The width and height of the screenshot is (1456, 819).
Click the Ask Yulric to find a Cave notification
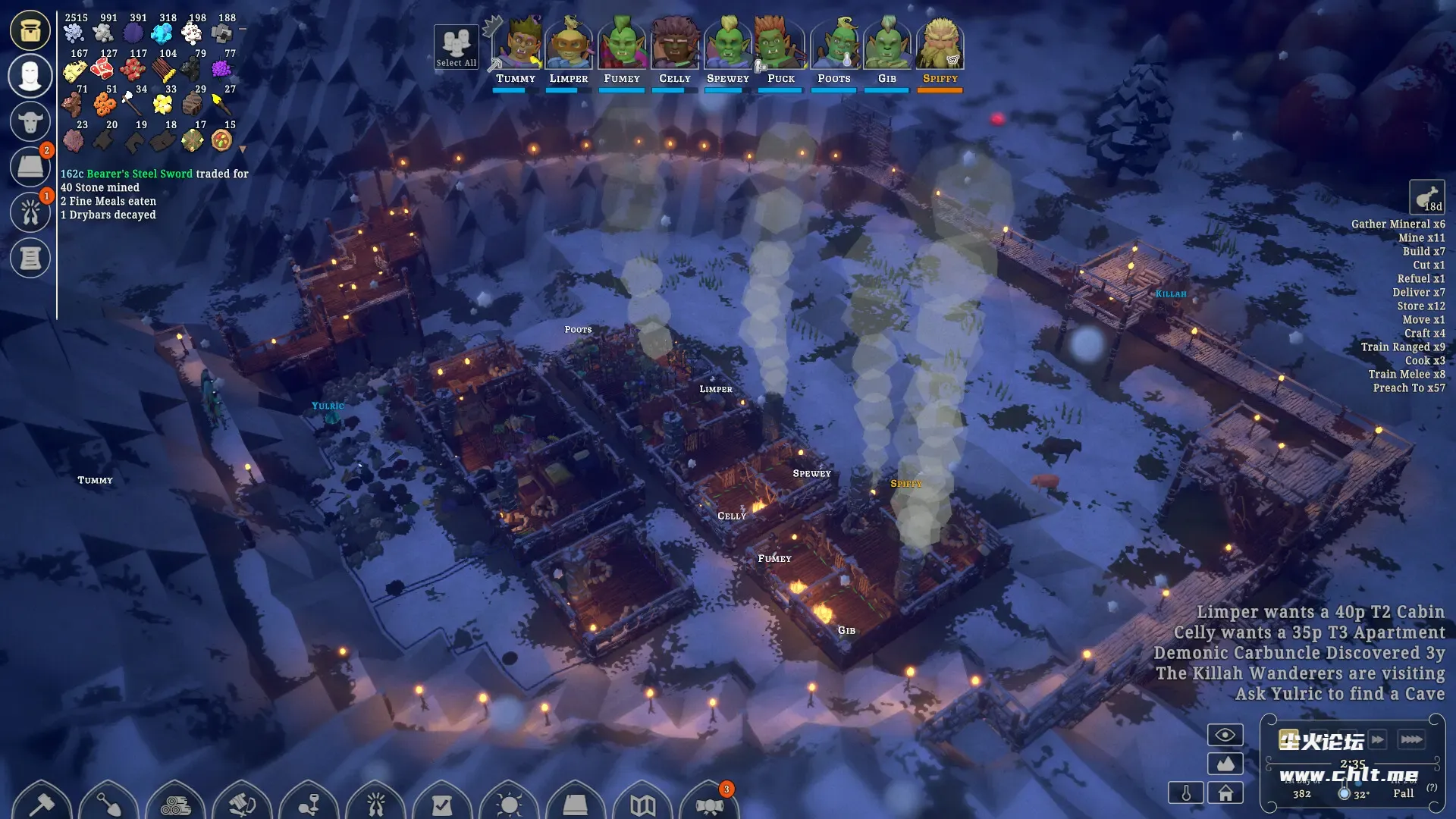click(x=1339, y=694)
